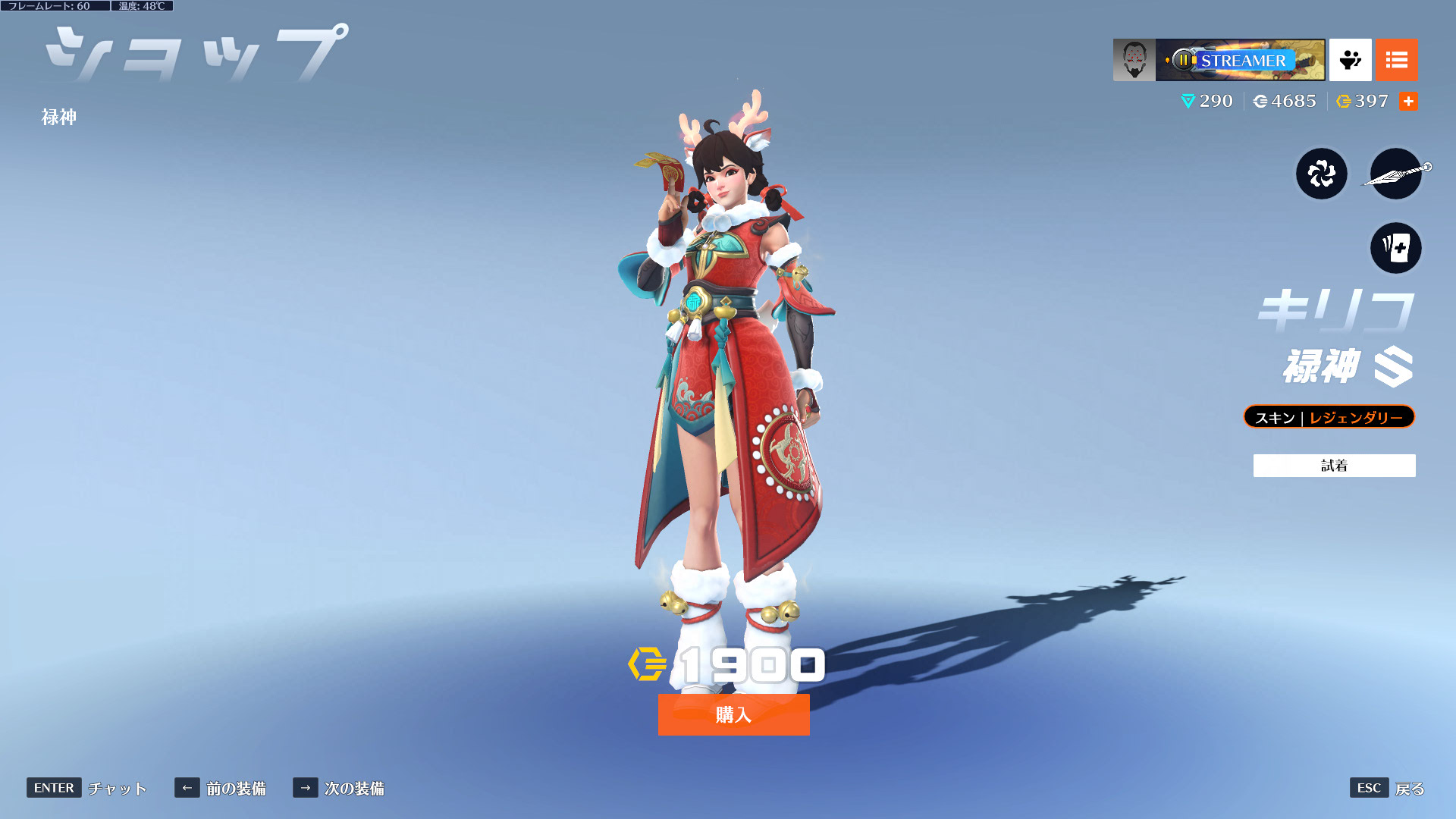
Task: Open the social friends panel
Action: coord(1350,60)
